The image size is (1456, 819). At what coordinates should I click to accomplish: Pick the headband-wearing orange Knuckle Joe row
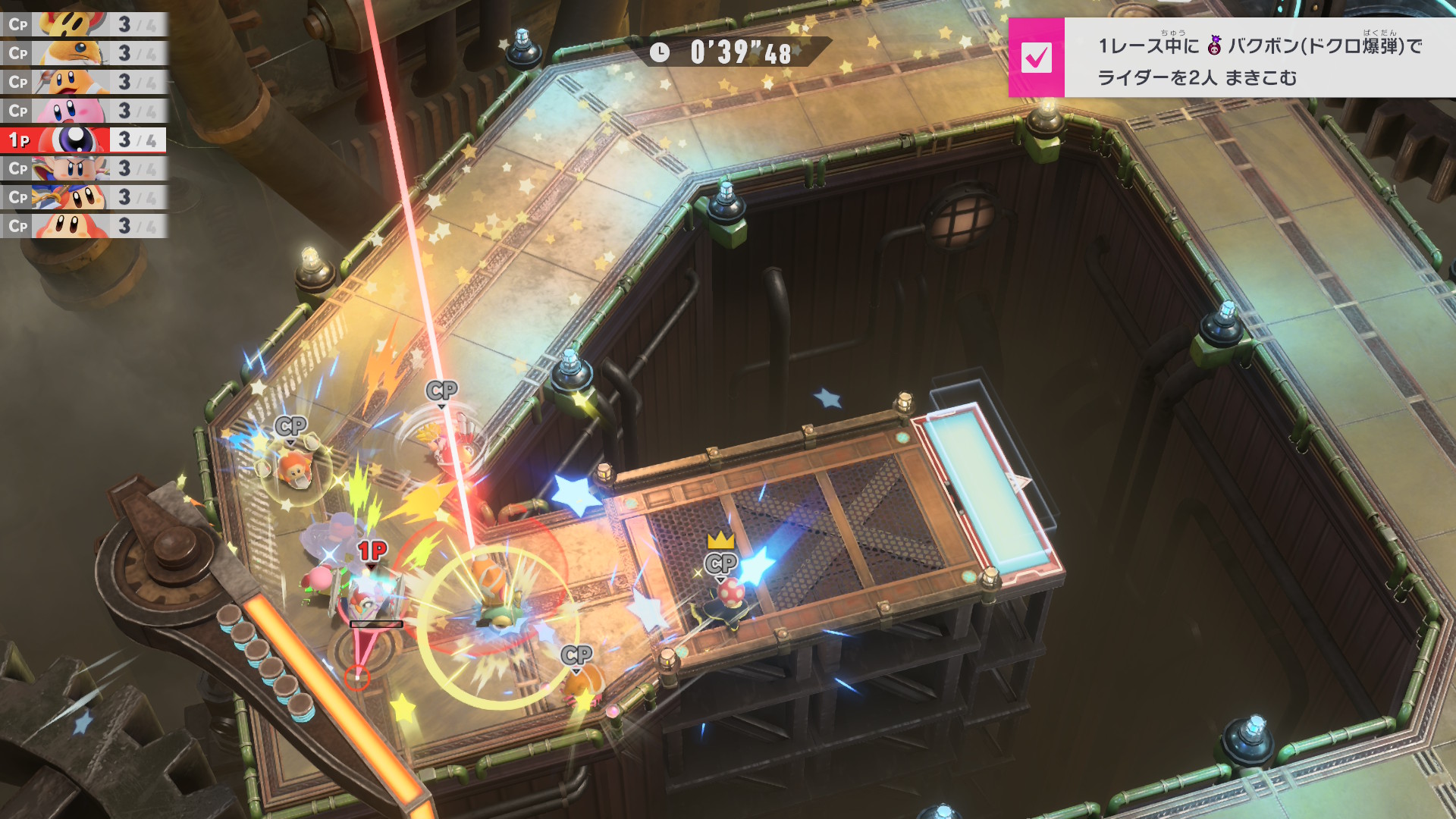coord(83,82)
